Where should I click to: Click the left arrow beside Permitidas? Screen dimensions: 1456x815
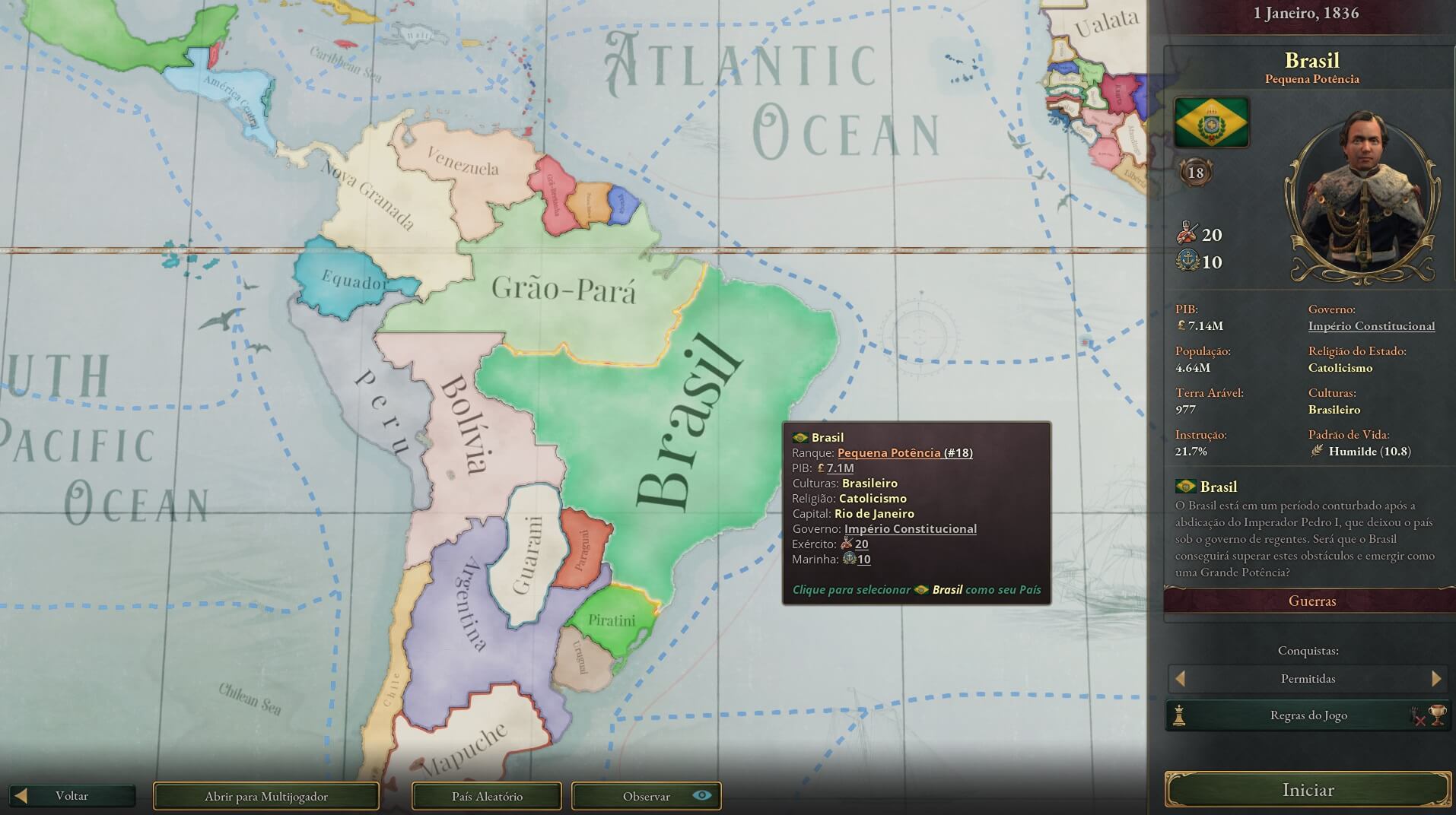(x=1180, y=678)
